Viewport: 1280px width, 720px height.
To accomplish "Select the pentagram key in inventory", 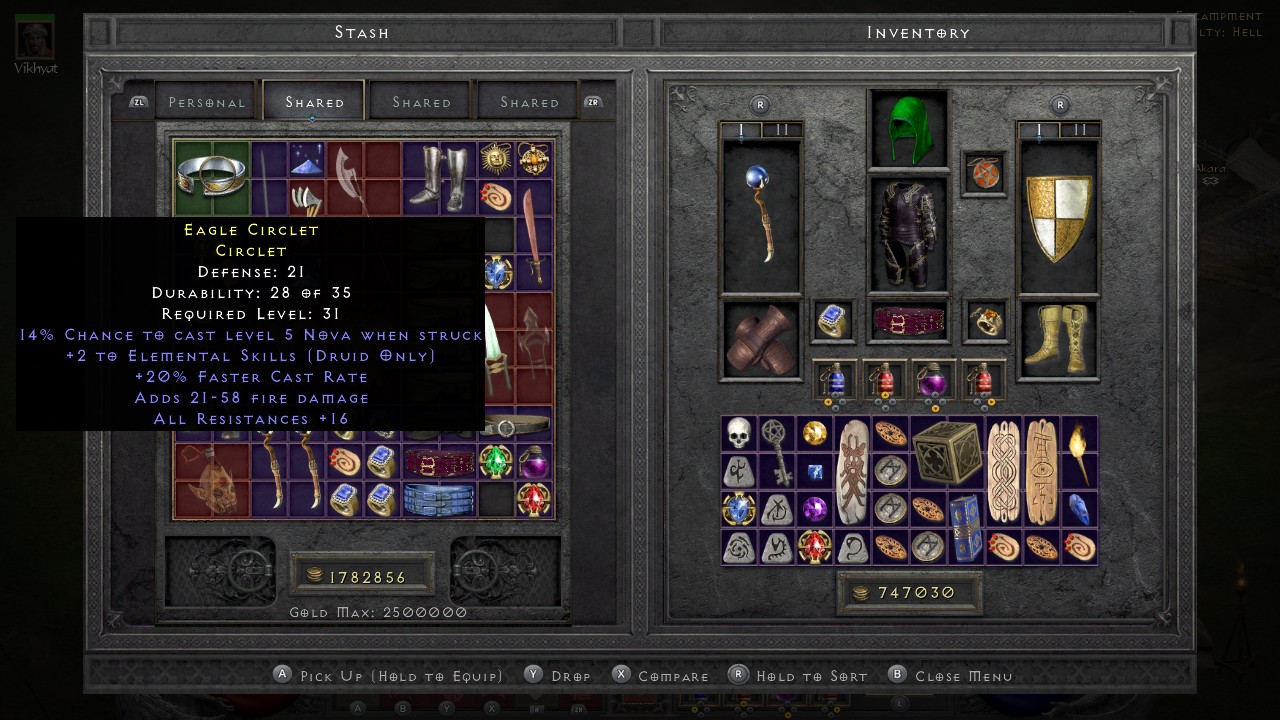I will (x=777, y=452).
